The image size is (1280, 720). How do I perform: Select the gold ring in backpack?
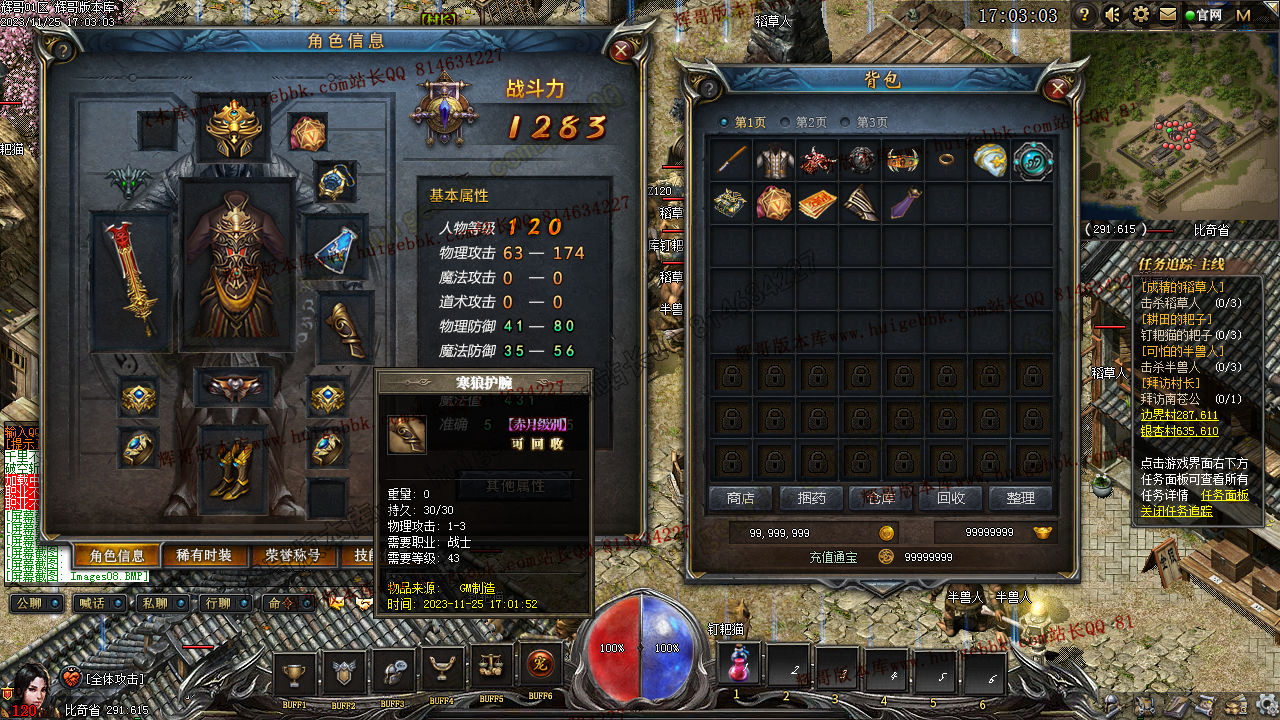(x=944, y=160)
